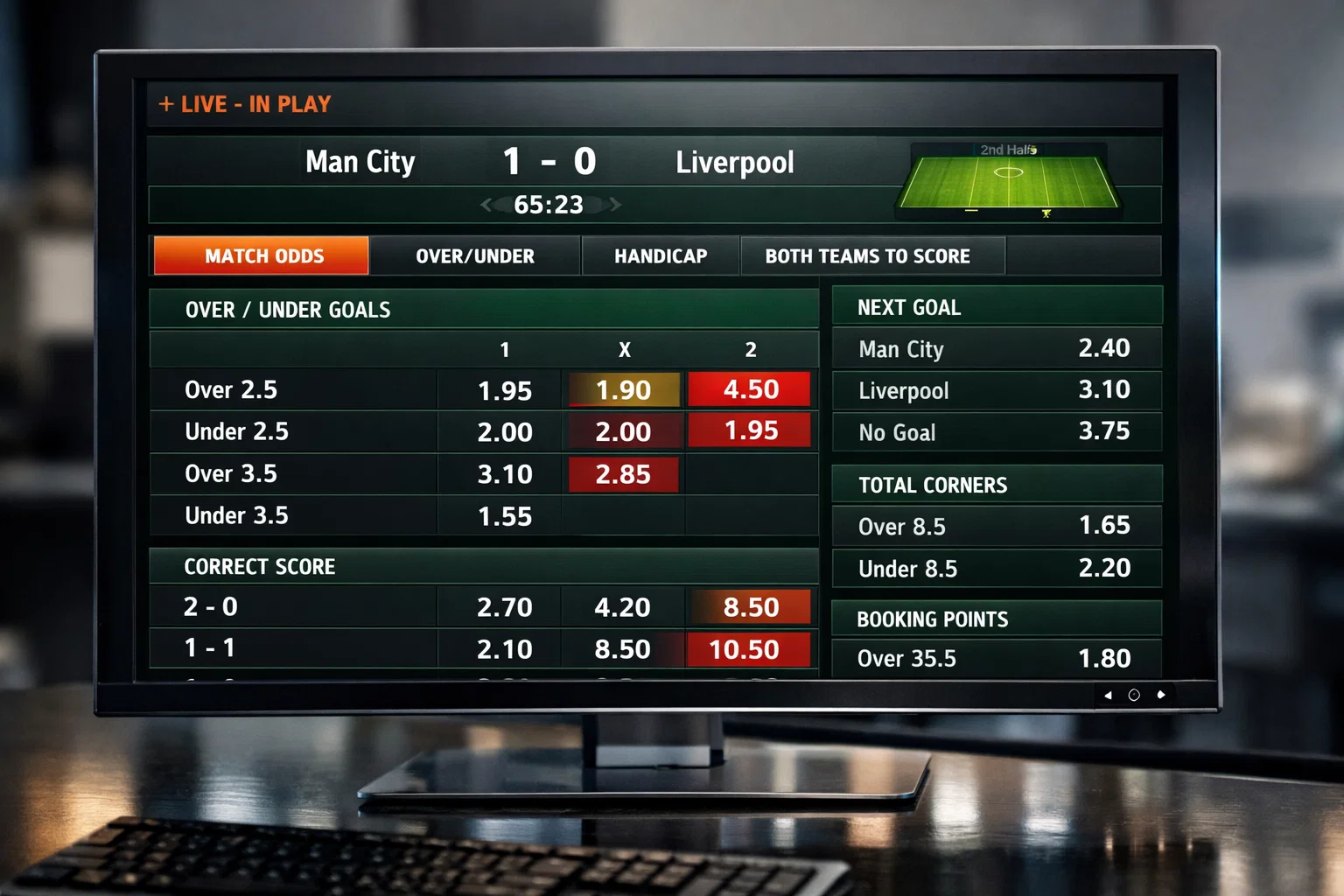This screenshot has width=1344, height=896.
Task: Pick Over 8.5 total corners
Action: coord(1103,525)
